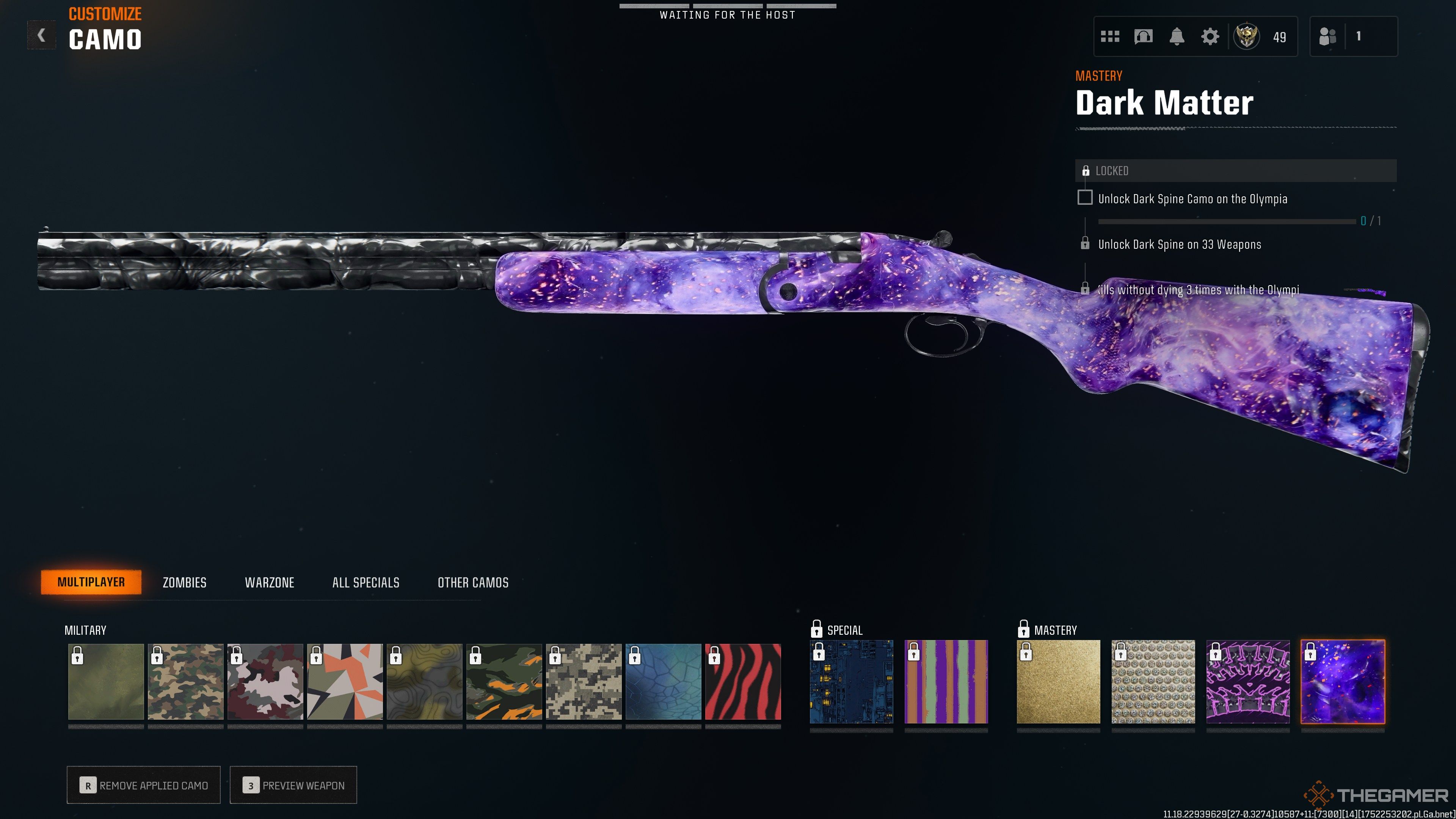Screen dimensions: 1456x819
Task: Click Remove Applied Camo button
Action: coord(144,785)
